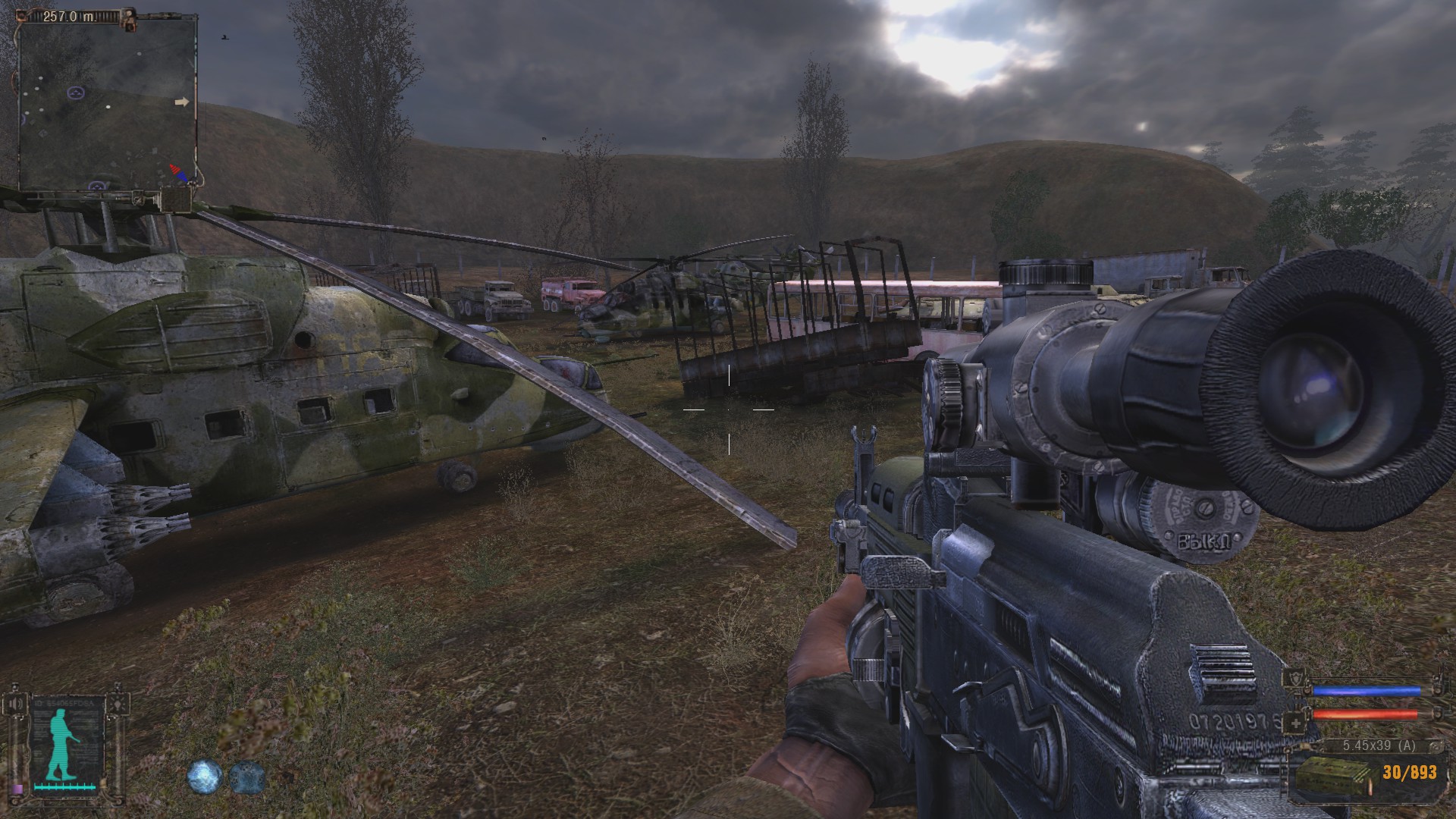Click the speaker noise indicator icon

coord(14,705)
